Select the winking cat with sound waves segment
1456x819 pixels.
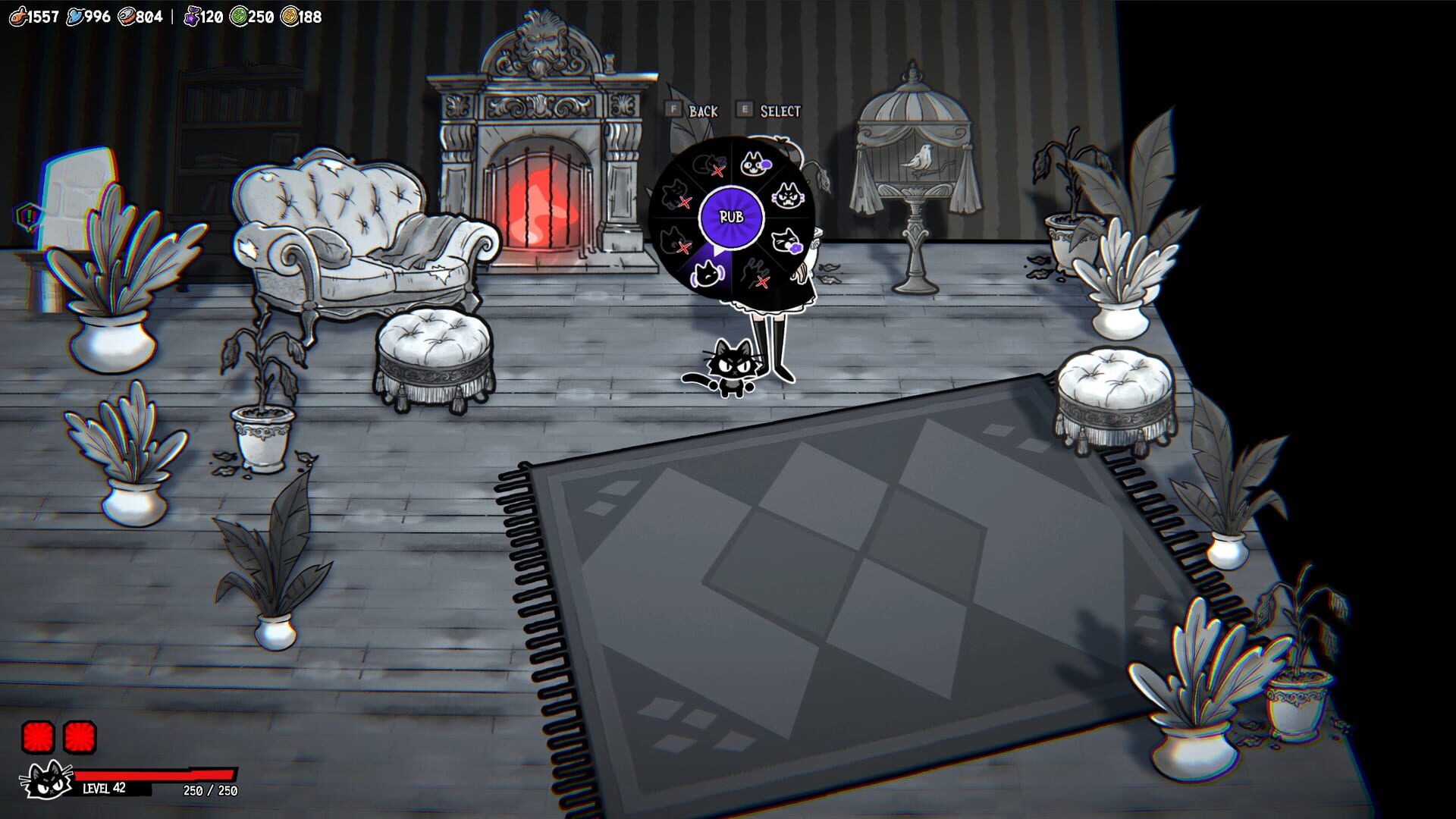coord(707,275)
